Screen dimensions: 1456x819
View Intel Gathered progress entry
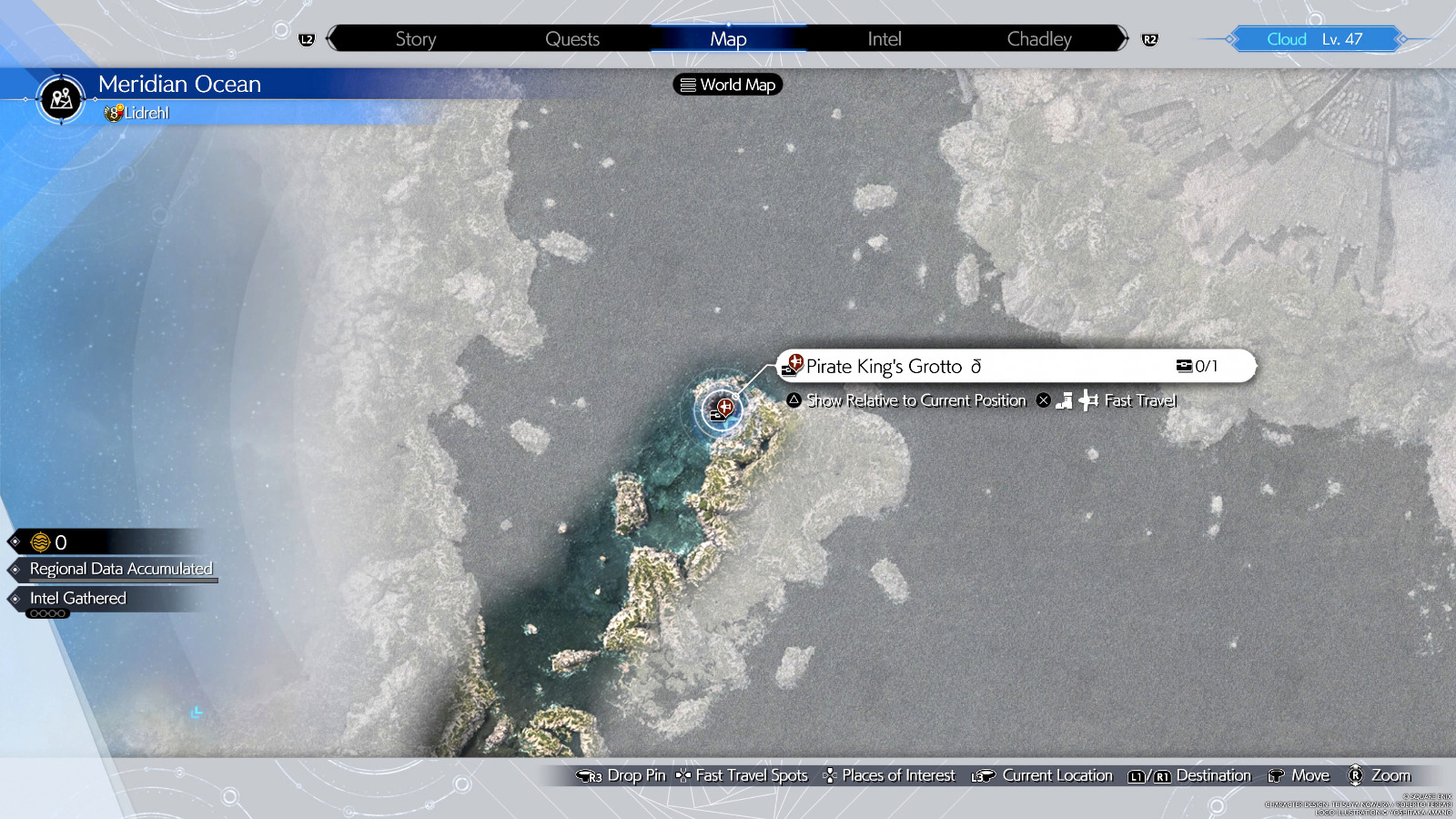[78, 599]
